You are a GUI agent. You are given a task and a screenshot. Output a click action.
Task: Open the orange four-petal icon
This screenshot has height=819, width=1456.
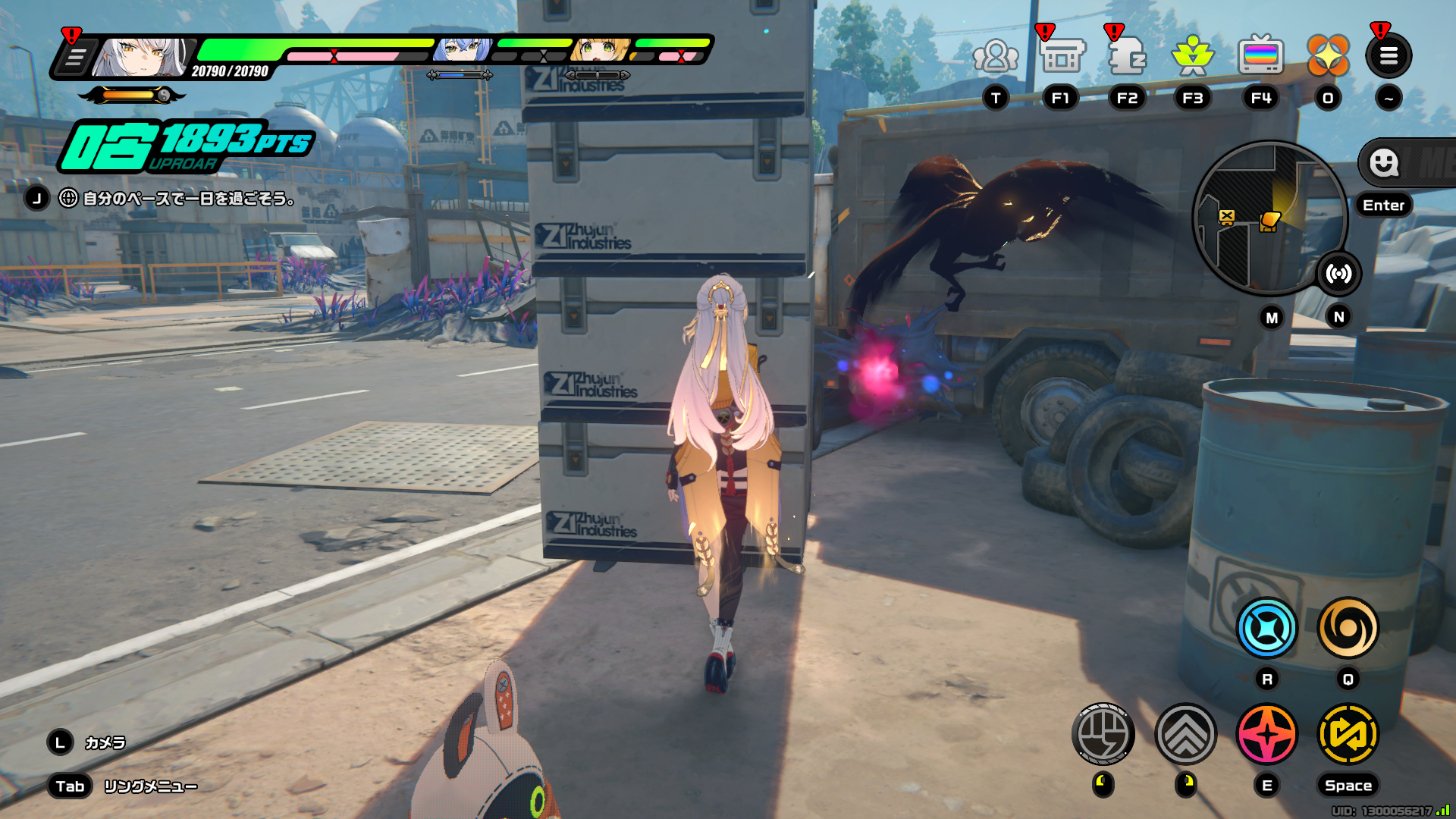pyautogui.click(x=1328, y=55)
